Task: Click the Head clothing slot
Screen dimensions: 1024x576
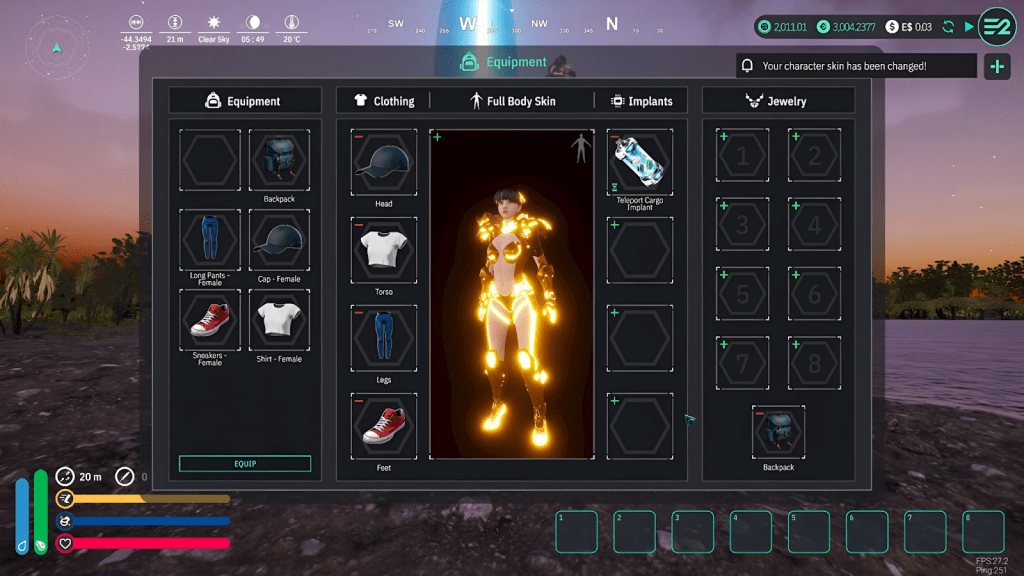Action: [384, 162]
